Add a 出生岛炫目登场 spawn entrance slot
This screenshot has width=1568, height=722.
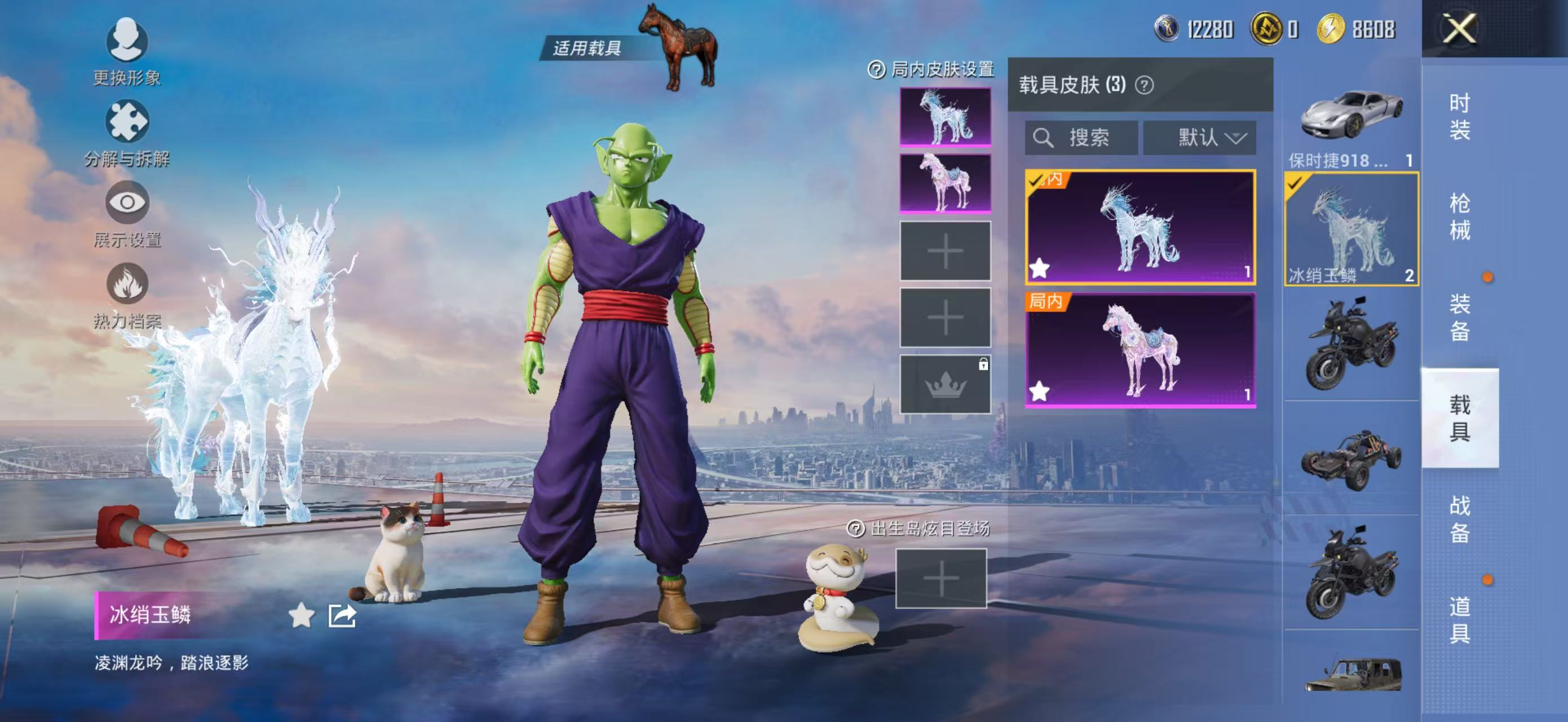(940, 578)
